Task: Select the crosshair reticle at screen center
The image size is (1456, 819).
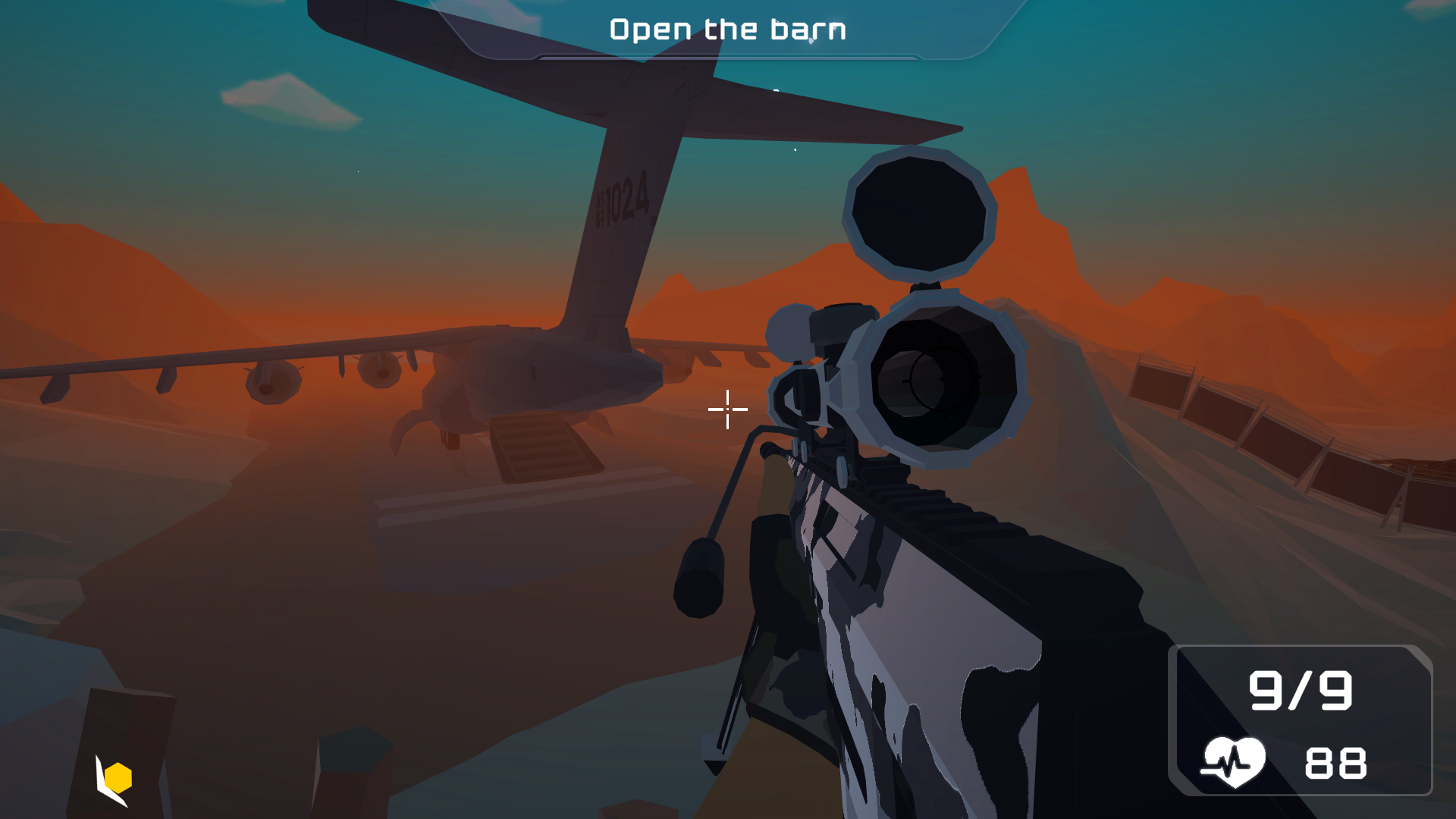Action: coord(726,409)
